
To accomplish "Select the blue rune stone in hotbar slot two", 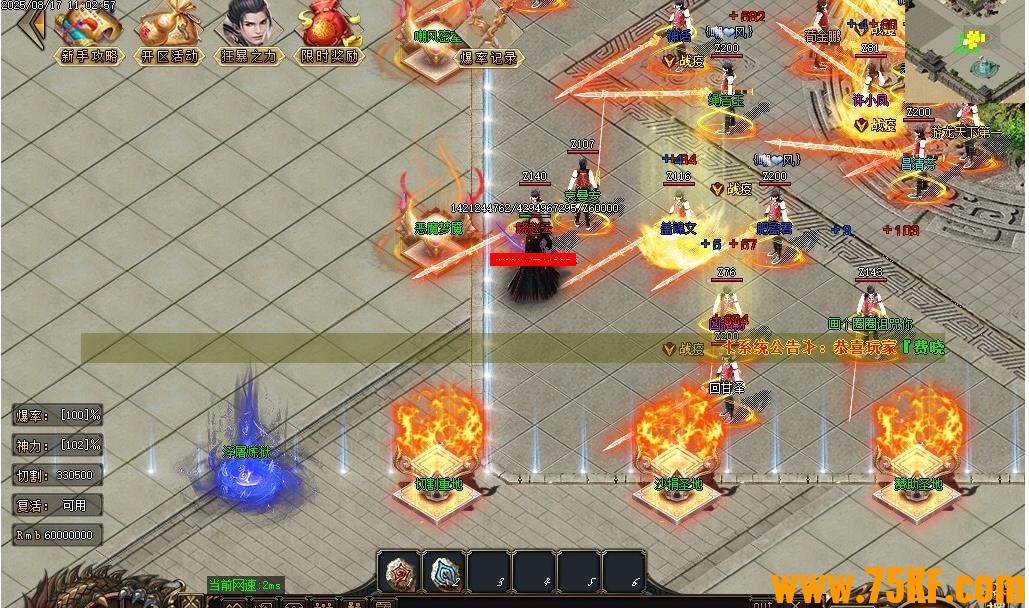I will pyautogui.click(x=445, y=572).
